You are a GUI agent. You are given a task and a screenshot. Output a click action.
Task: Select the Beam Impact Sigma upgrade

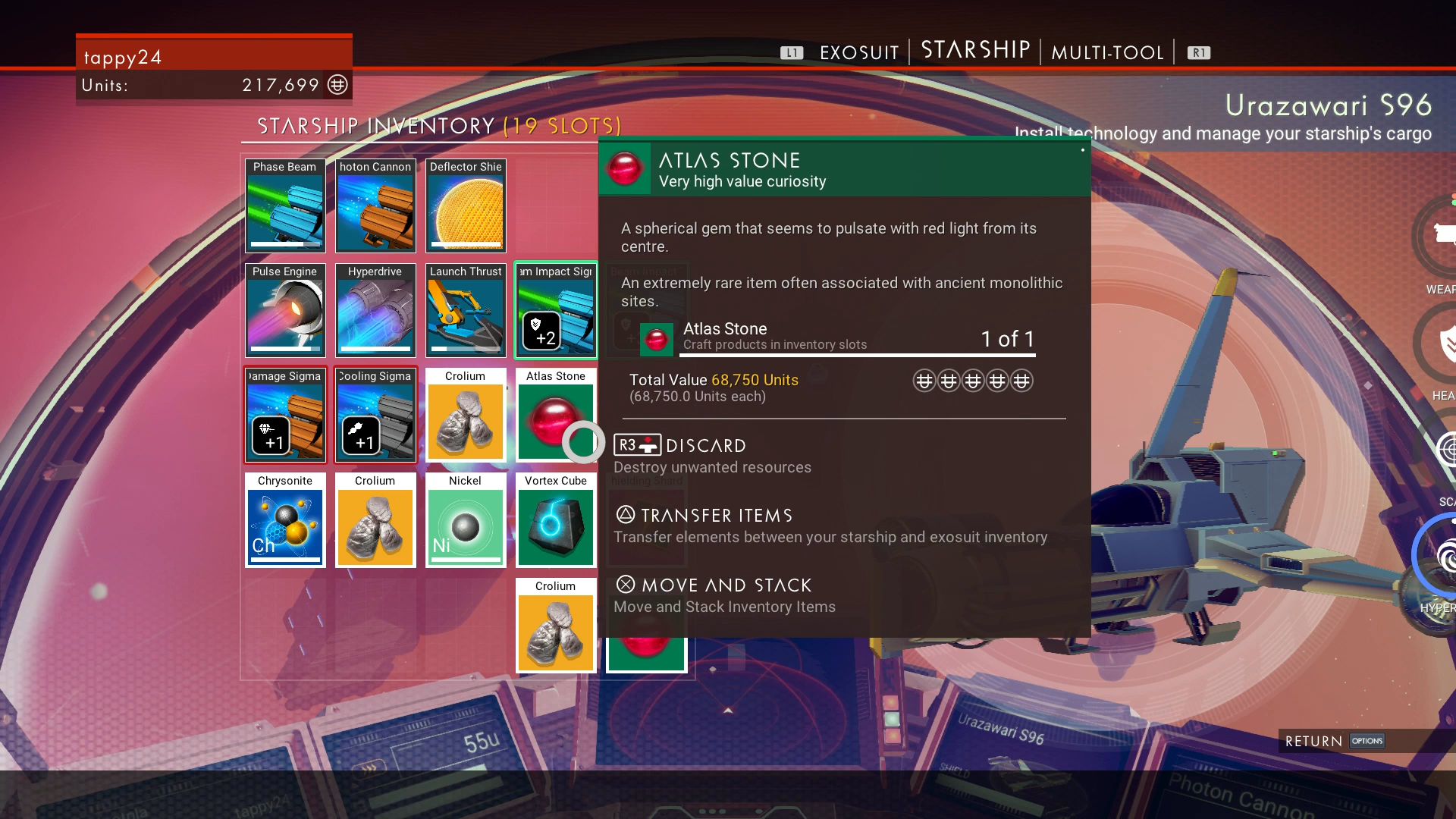(556, 310)
